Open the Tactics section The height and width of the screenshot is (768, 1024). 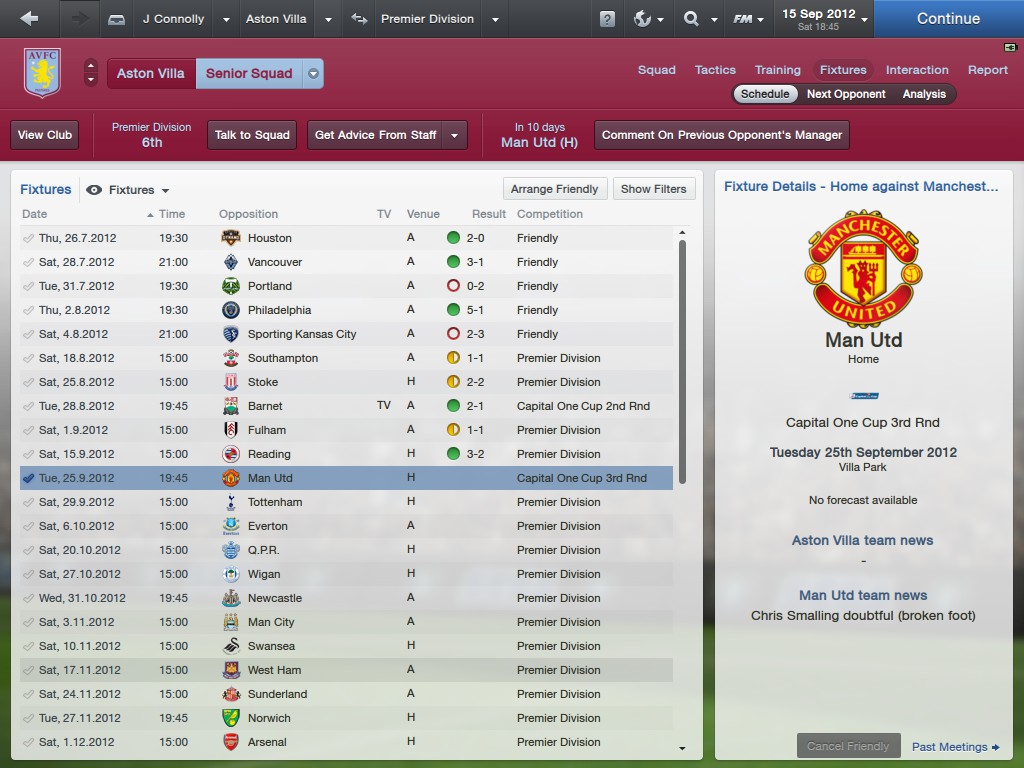click(x=715, y=70)
